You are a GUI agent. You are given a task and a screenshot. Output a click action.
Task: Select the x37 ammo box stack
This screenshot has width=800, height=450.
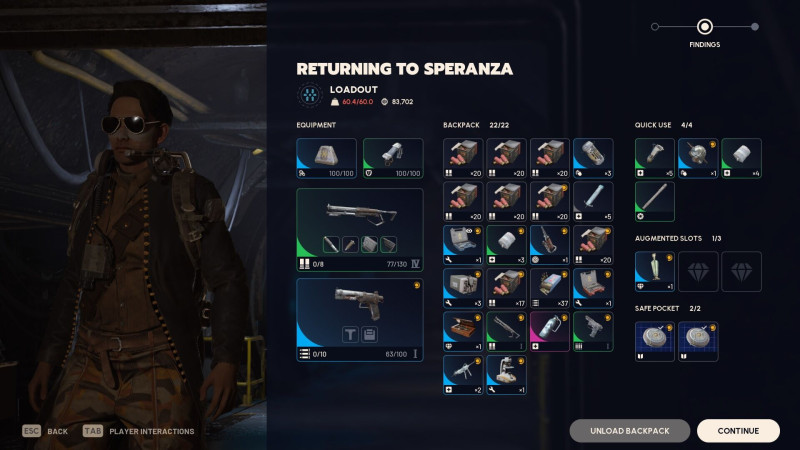[550, 288]
